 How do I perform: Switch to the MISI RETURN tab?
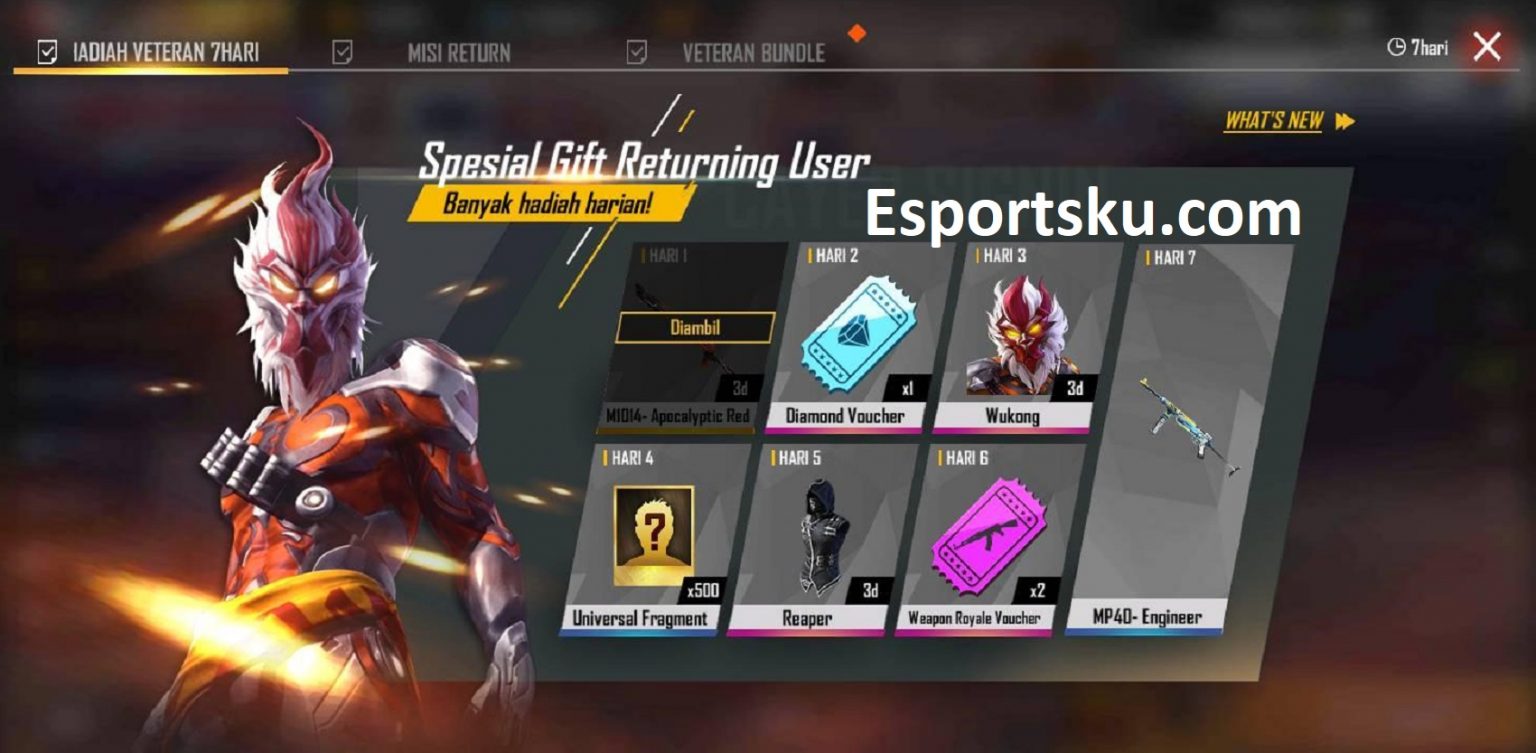point(459,50)
